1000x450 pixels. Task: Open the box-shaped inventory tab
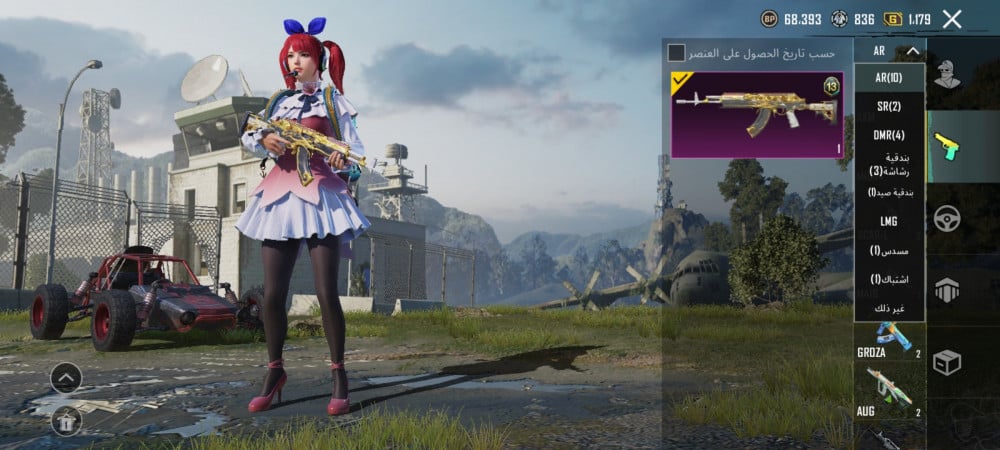pos(946,362)
